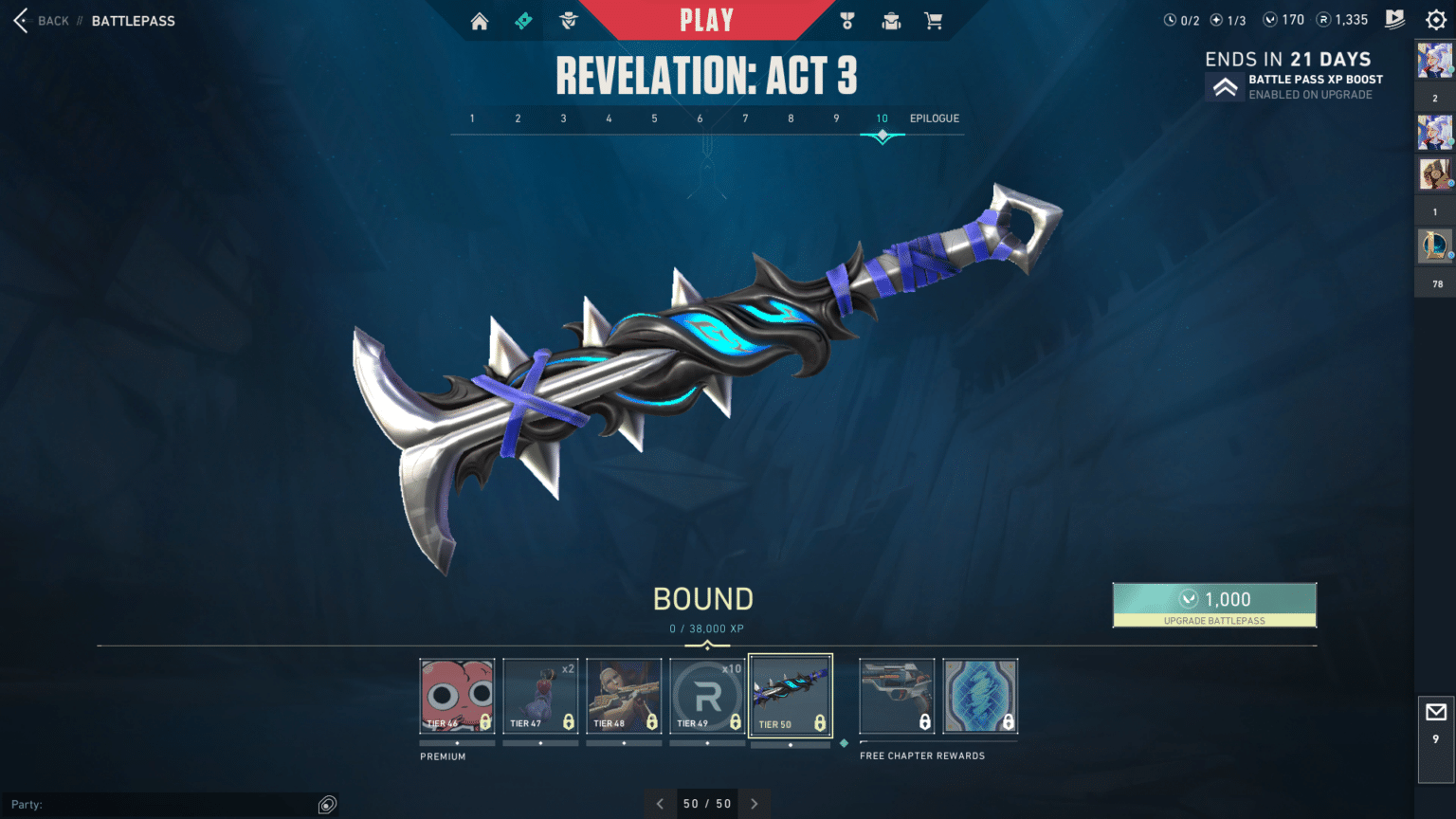Check daily missions via the 0/2 clock icon
Image resolution: width=1456 pixels, height=819 pixels.
(1170, 19)
